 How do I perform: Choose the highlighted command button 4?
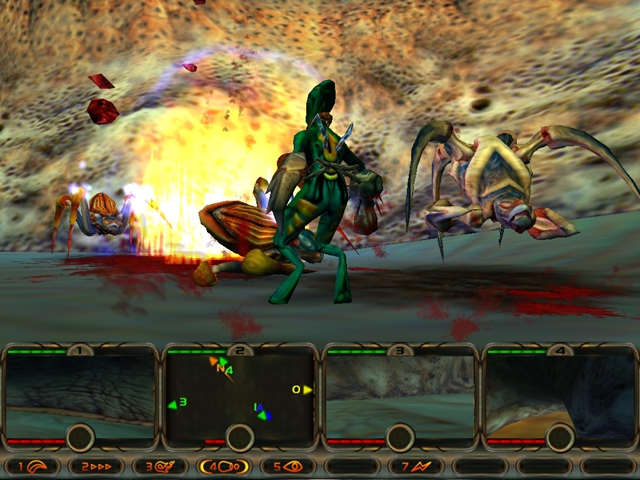(x=224, y=466)
